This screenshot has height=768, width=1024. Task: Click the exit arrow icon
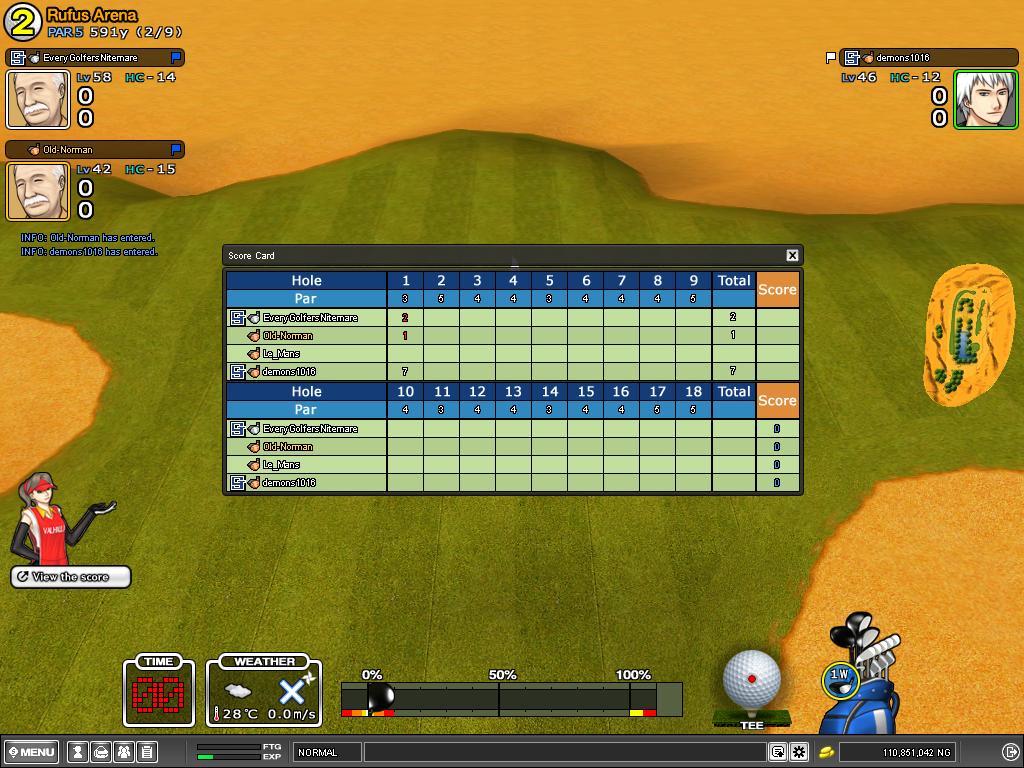(x=1010, y=752)
